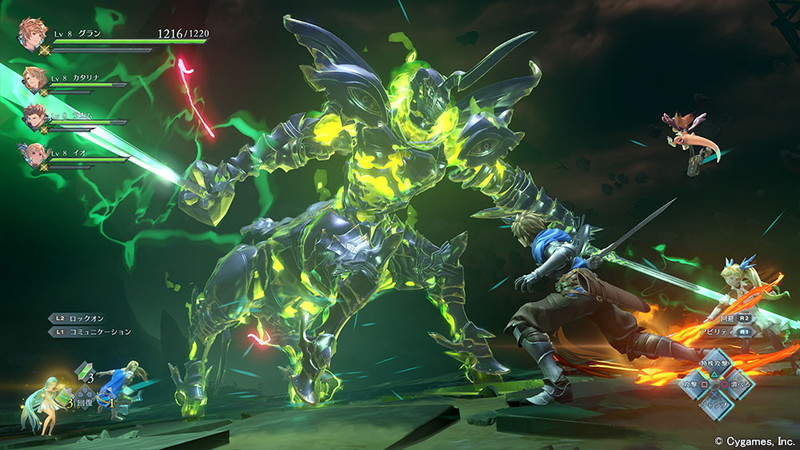Screen dimensions: 800x450
Task: Select Gran's party portrait
Action: click(x=33, y=35)
